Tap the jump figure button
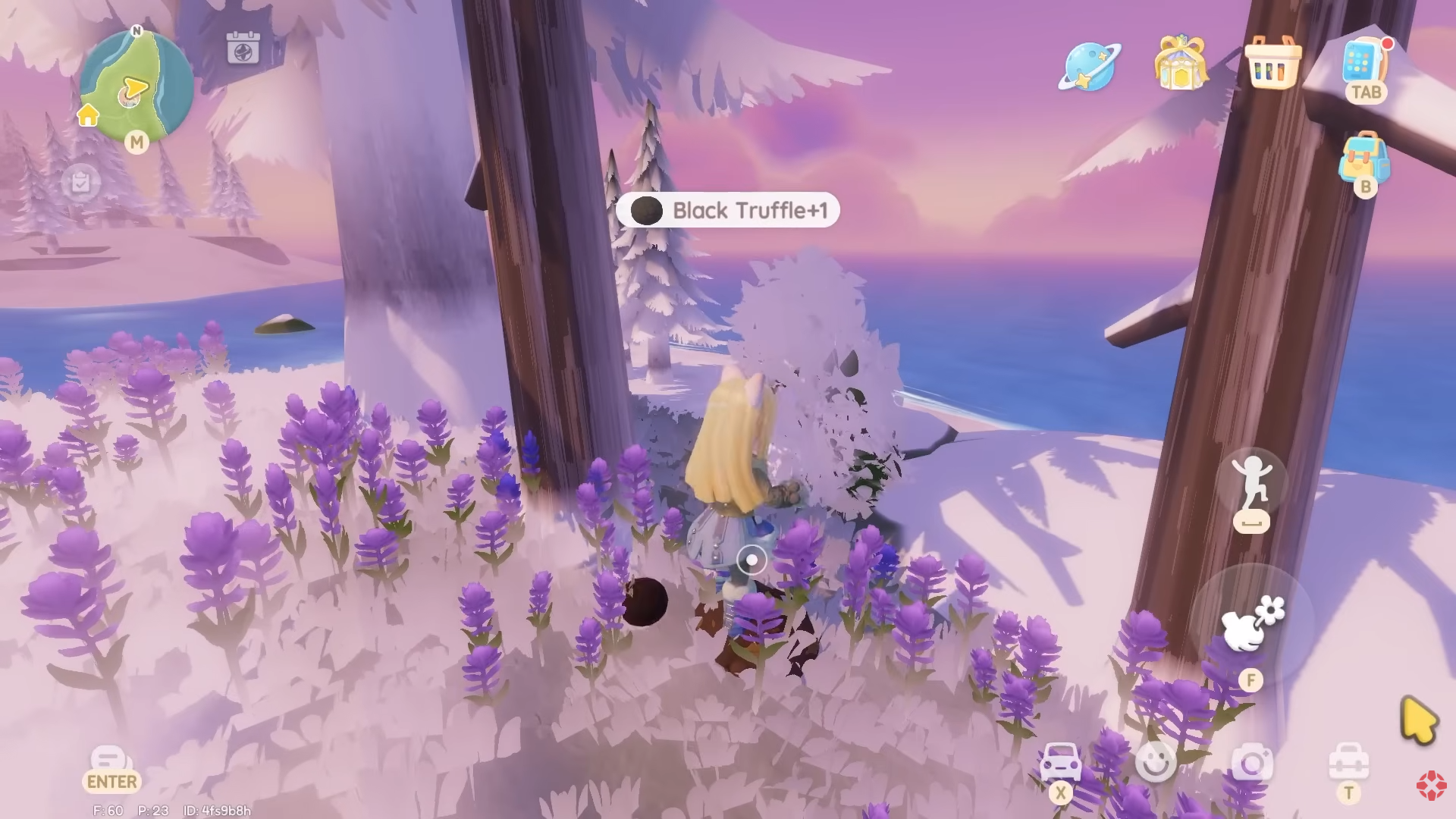 click(x=1251, y=484)
